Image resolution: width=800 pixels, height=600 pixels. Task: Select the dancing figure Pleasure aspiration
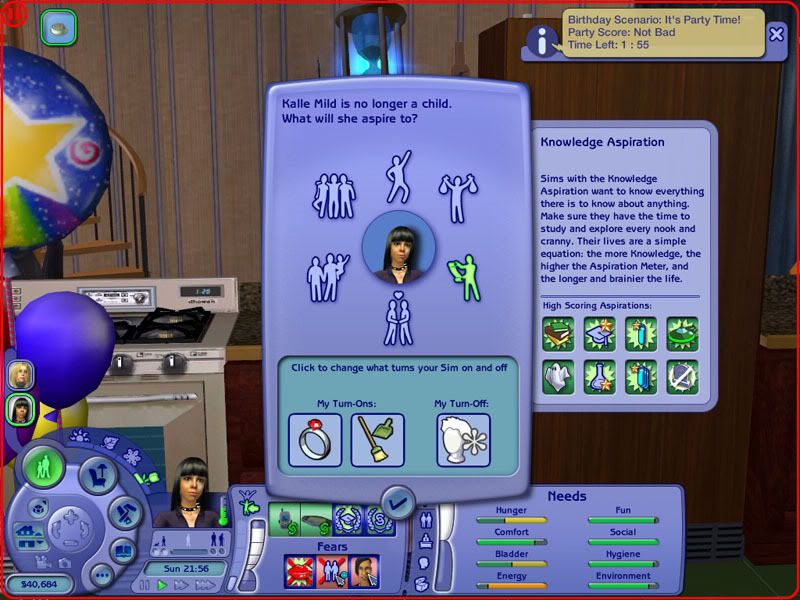point(398,176)
